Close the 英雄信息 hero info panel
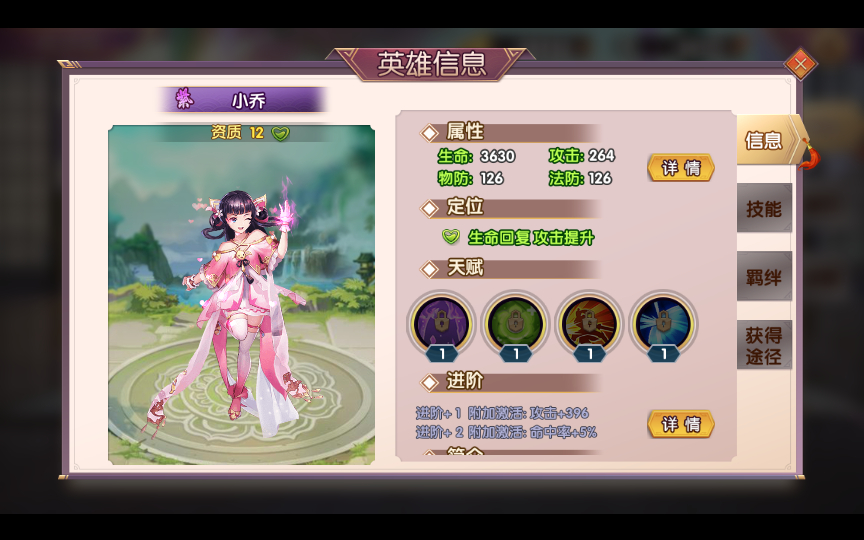This screenshot has height=540, width=864. pos(800,65)
